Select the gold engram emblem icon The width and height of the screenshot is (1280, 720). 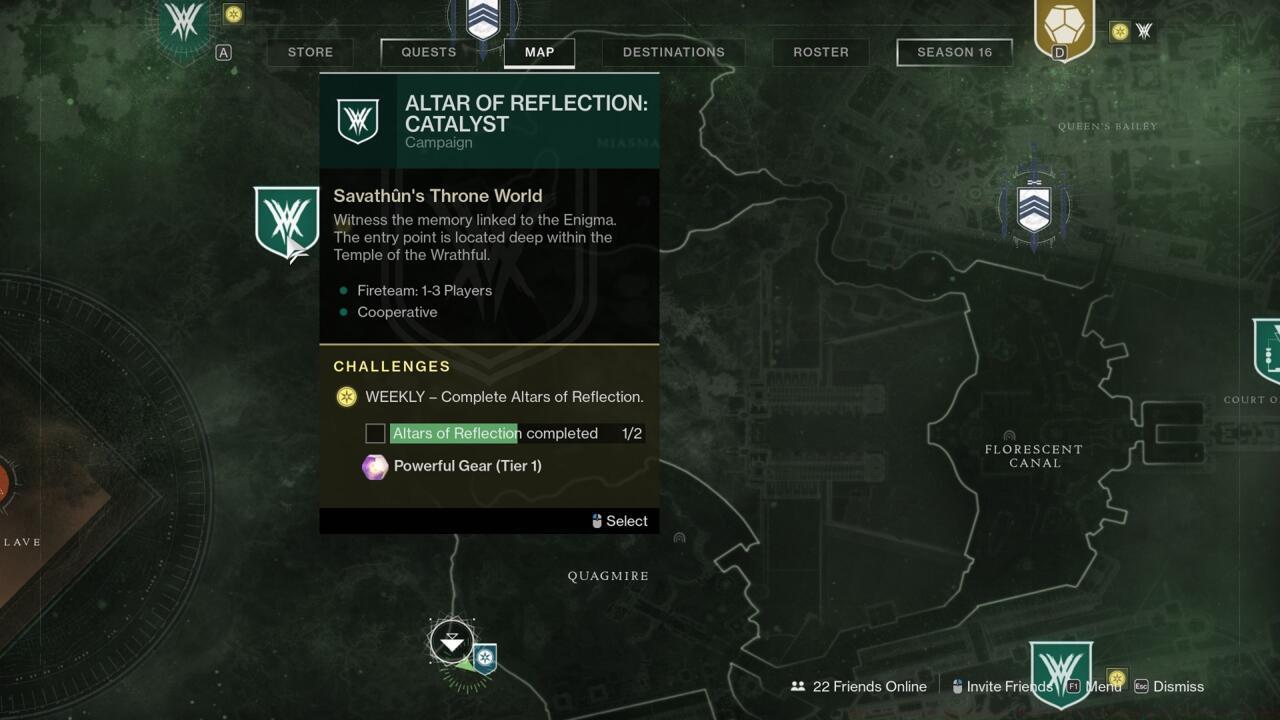pyautogui.click(x=1064, y=28)
